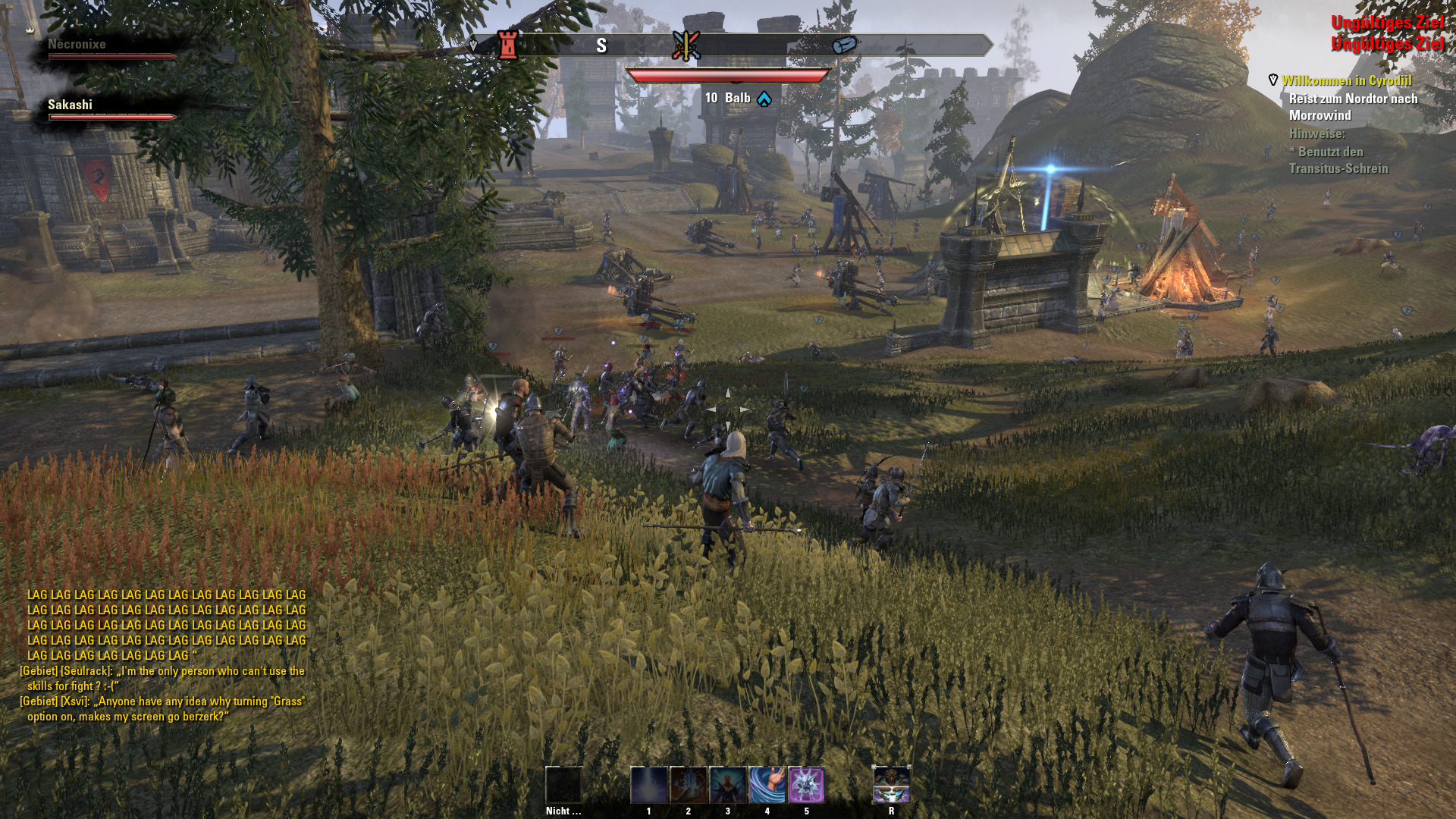Screen dimensions: 1456x819
Task: Unleash the storm atronach ultimate
Action: [891, 785]
